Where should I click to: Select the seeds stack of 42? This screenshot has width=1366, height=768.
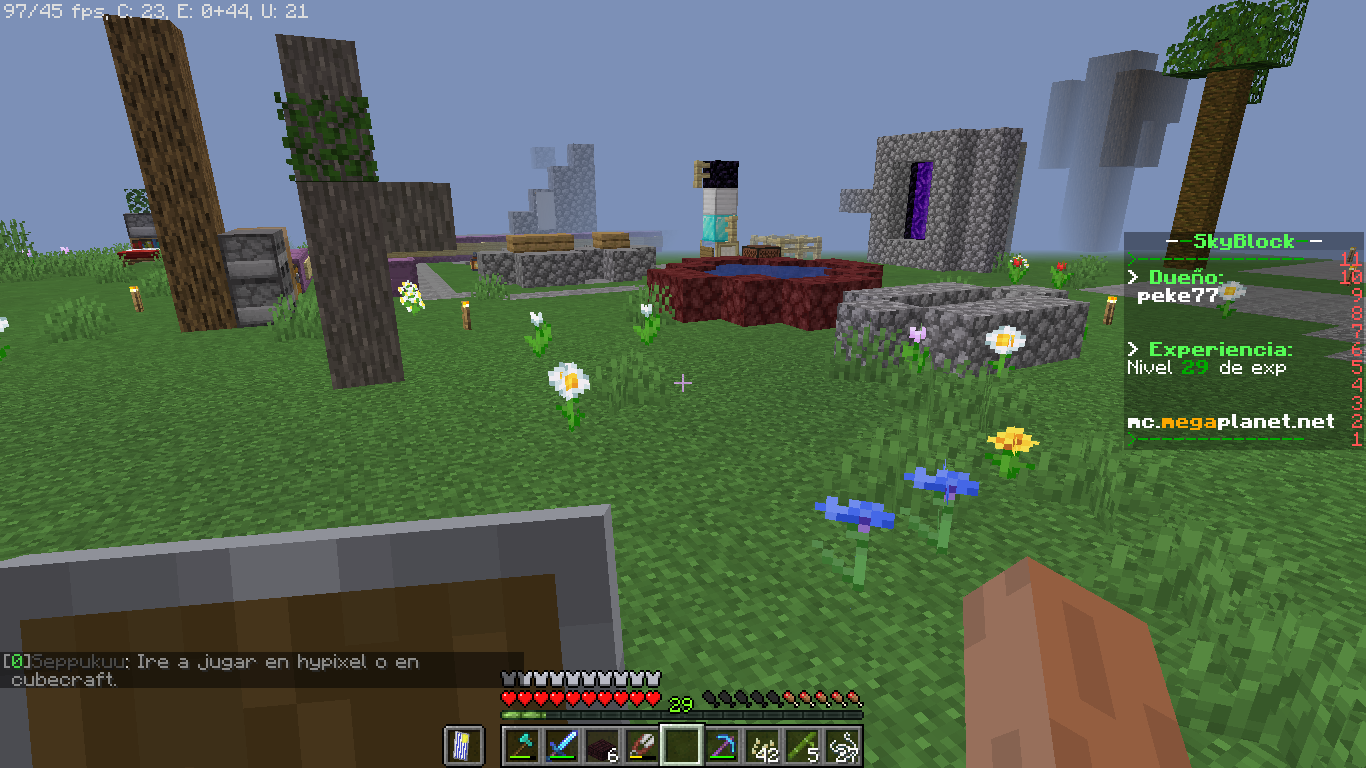(x=763, y=746)
